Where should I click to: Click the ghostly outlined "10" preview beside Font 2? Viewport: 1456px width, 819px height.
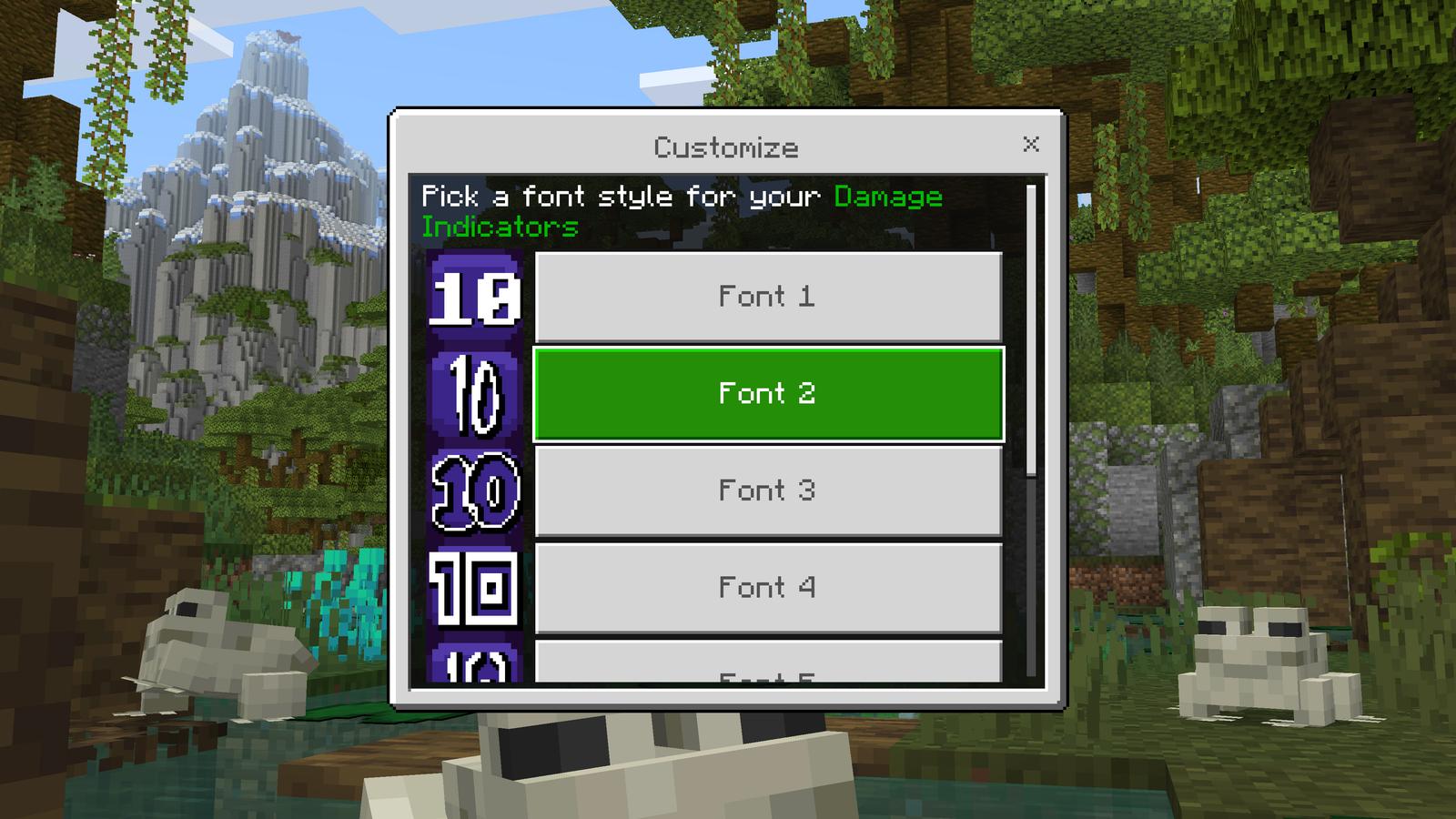[x=473, y=393]
